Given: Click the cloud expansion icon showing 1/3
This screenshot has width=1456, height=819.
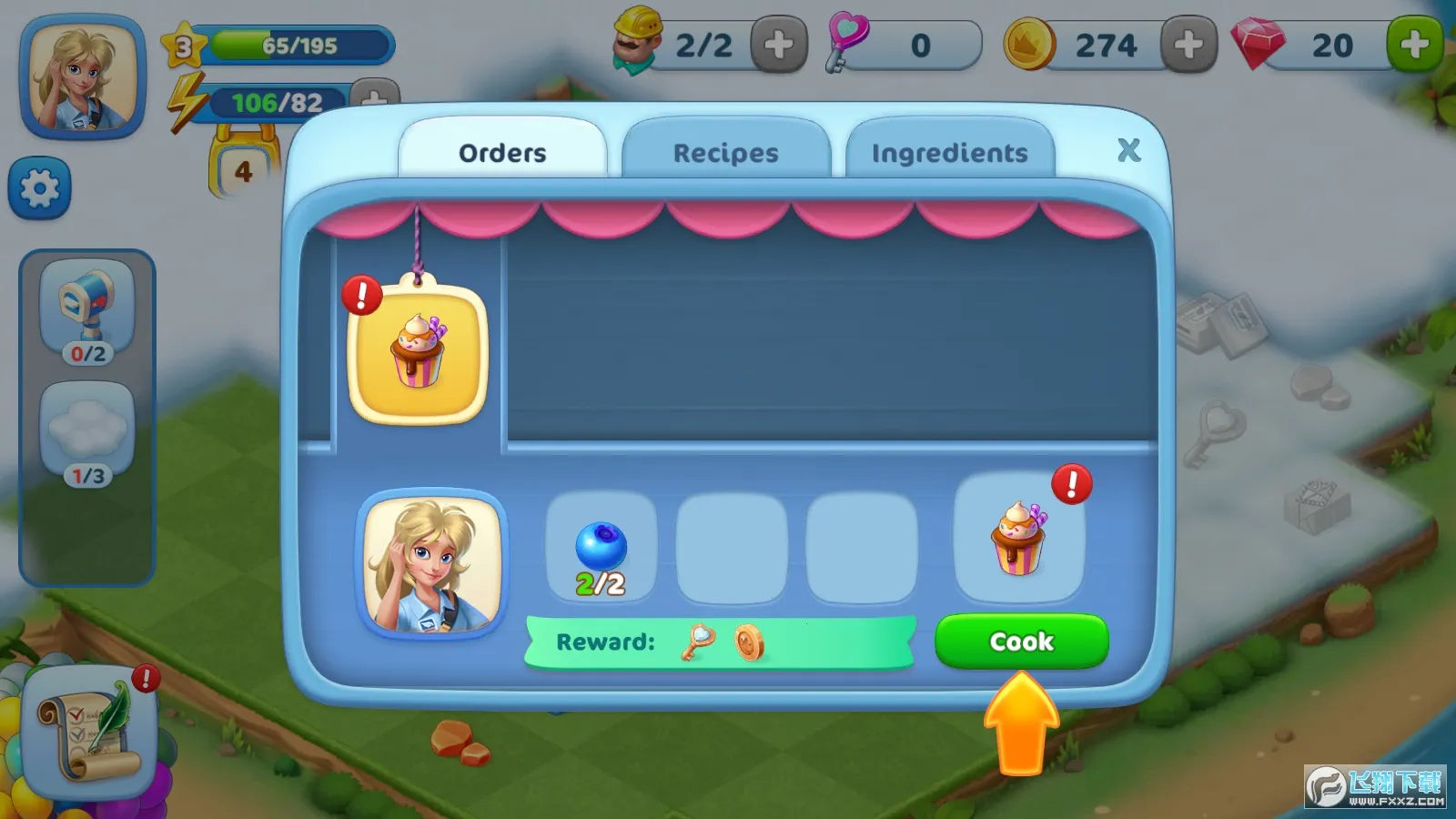Looking at the screenshot, I should point(86,428).
